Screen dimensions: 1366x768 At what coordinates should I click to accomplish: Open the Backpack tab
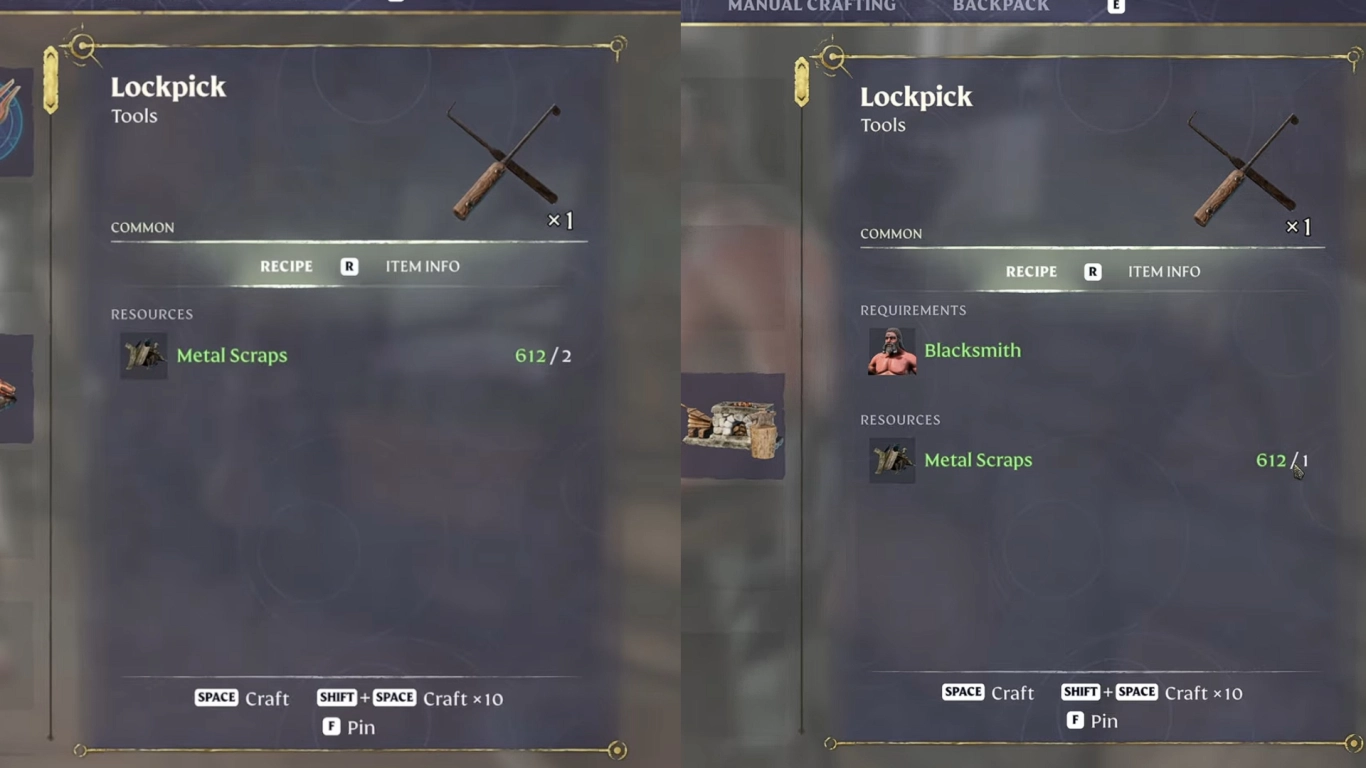(1001, 5)
